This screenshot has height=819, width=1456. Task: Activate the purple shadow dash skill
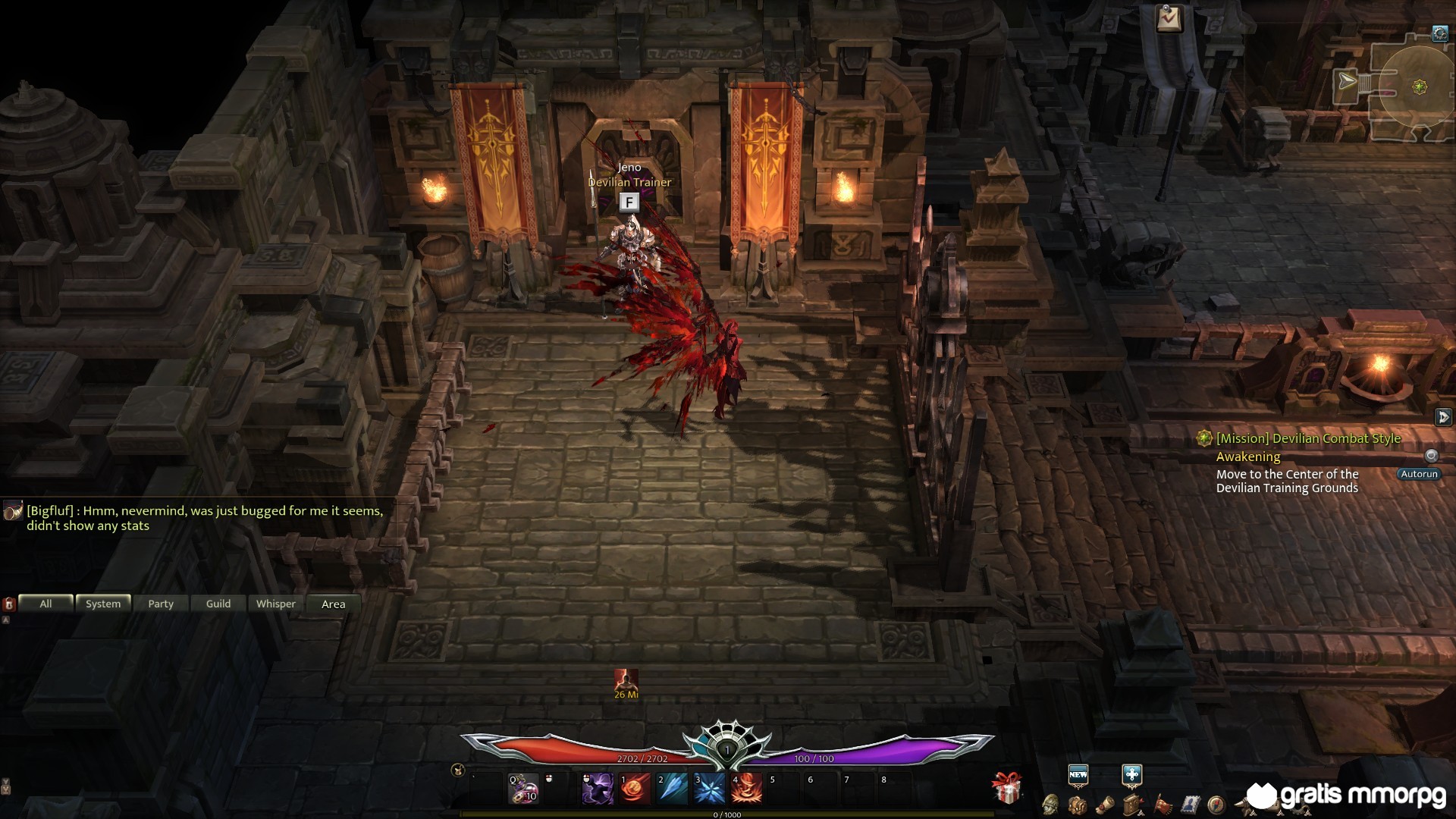coord(598,789)
